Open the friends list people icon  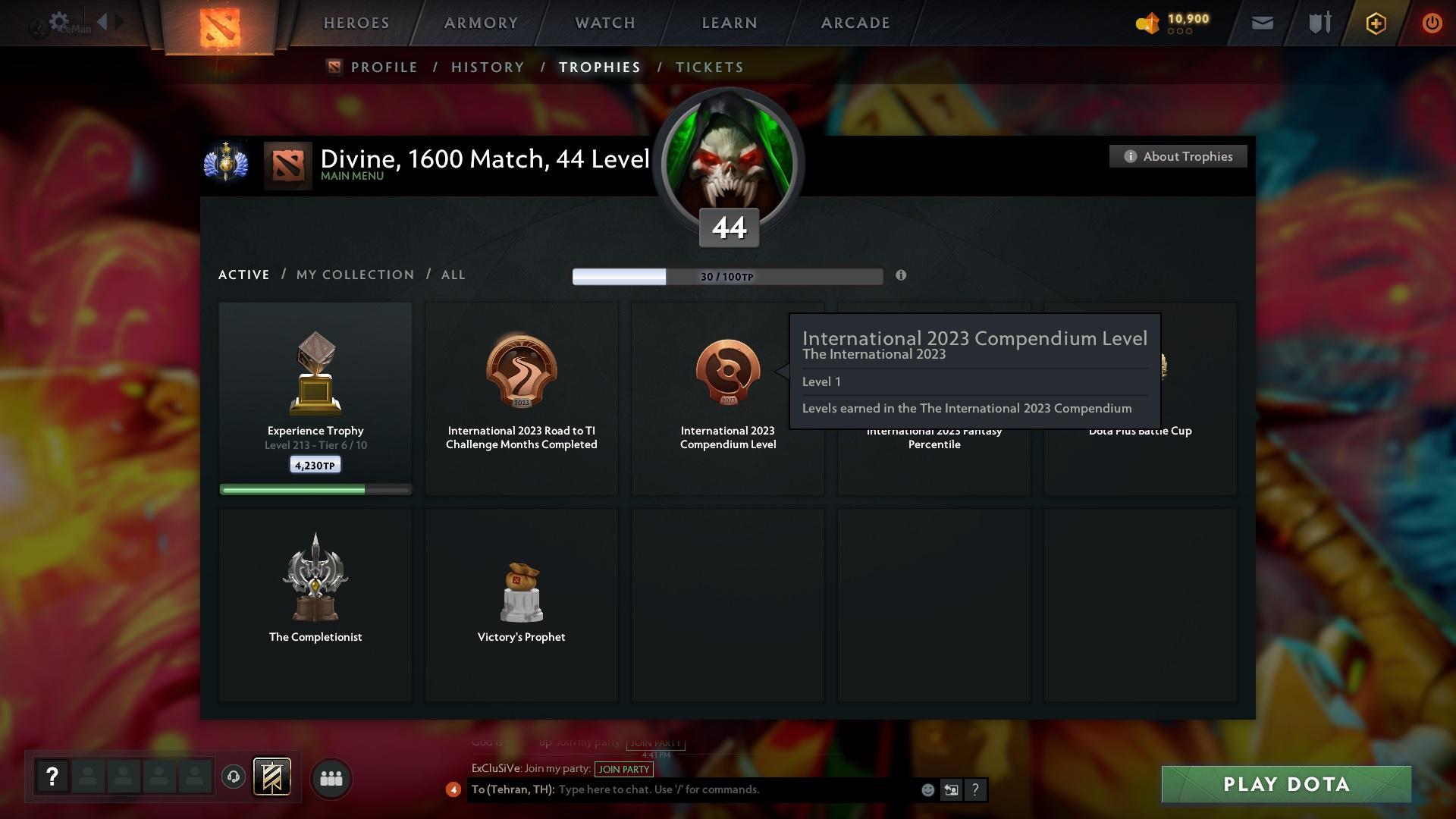331,777
